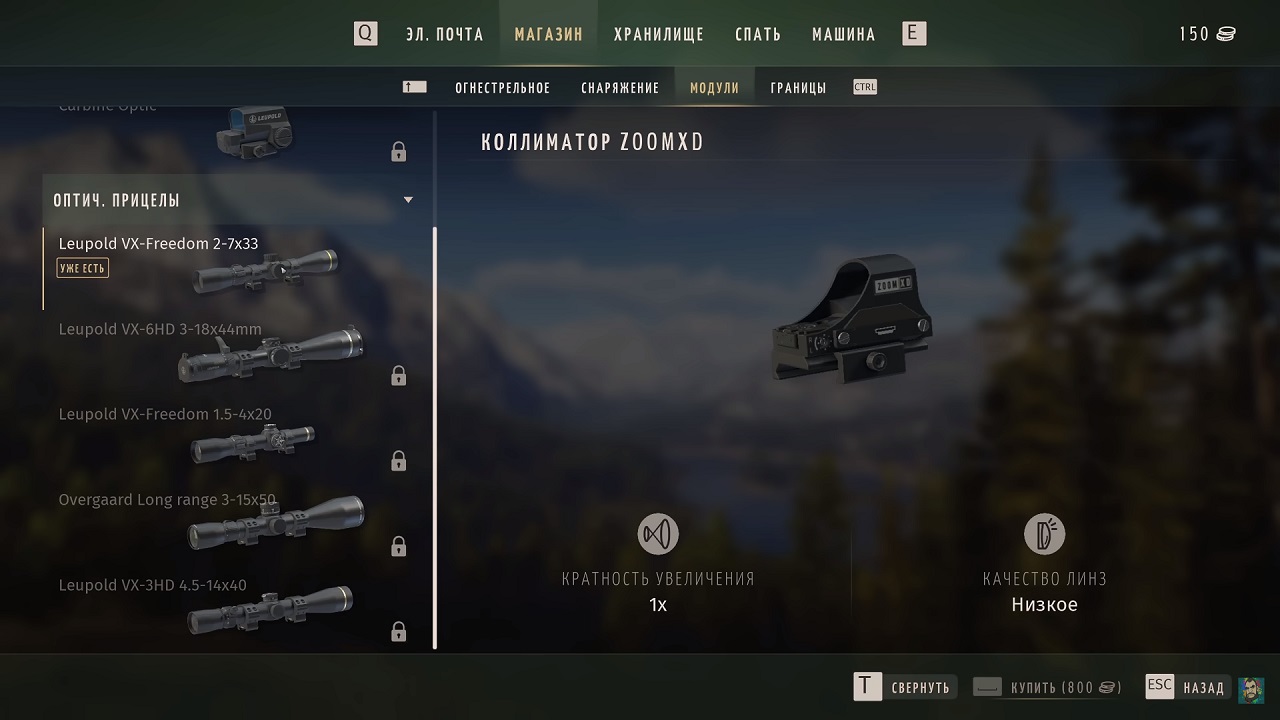Open the Снаряжение shop category
The height and width of the screenshot is (720, 1280).
[620, 88]
